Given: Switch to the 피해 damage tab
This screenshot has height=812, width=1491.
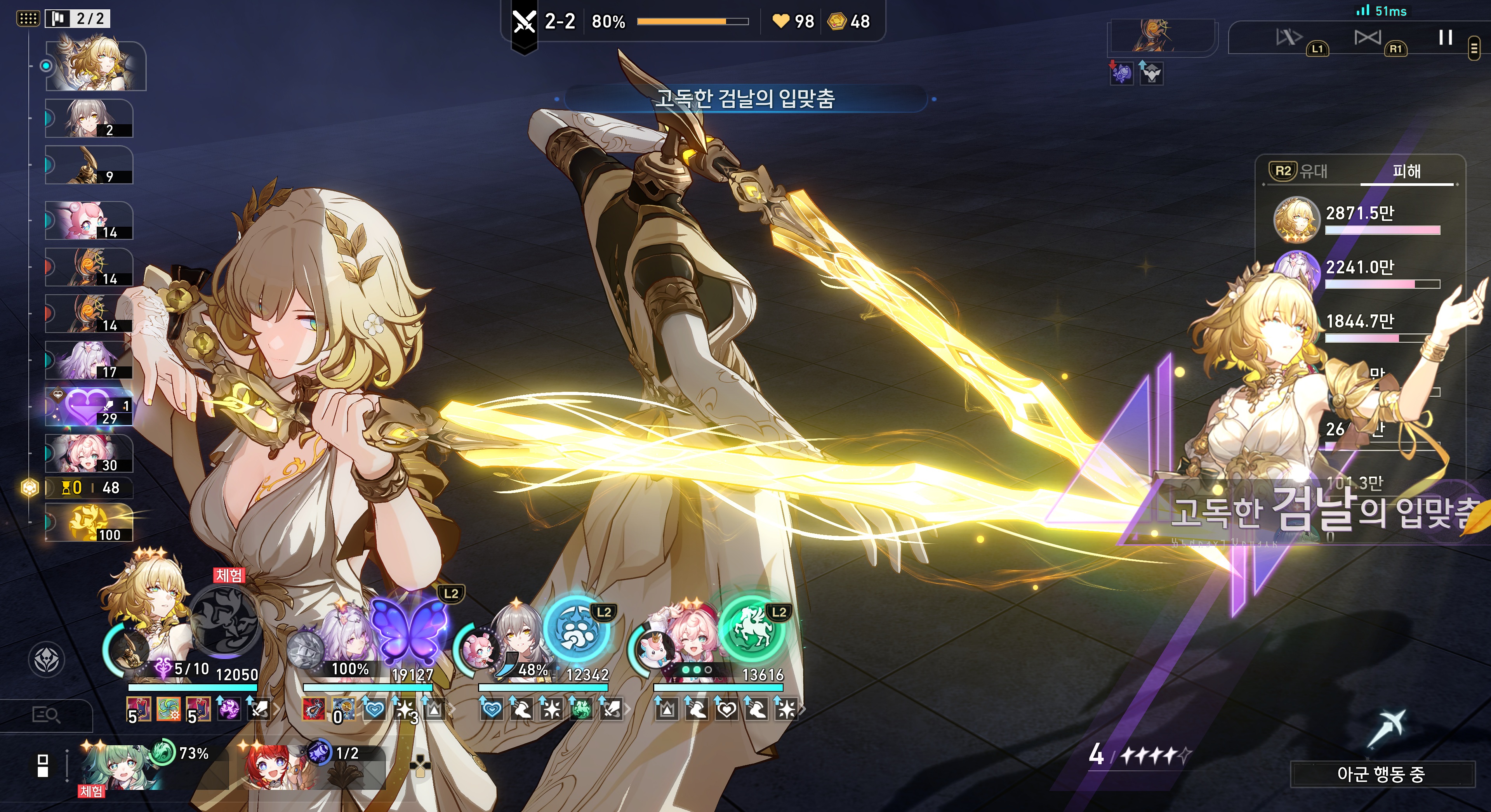Looking at the screenshot, I should [1406, 171].
